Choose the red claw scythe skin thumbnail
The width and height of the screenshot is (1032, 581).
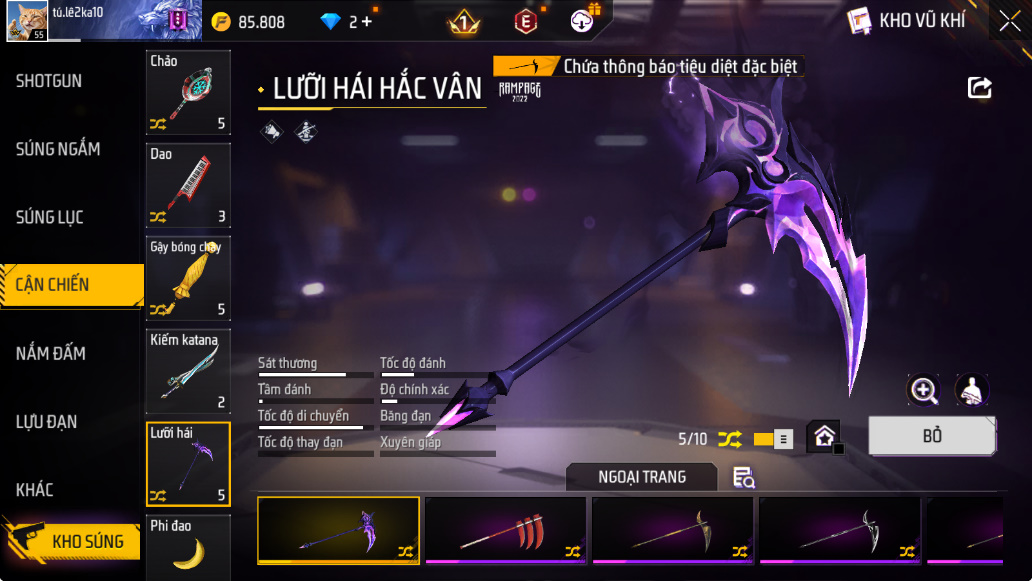[x=506, y=530]
